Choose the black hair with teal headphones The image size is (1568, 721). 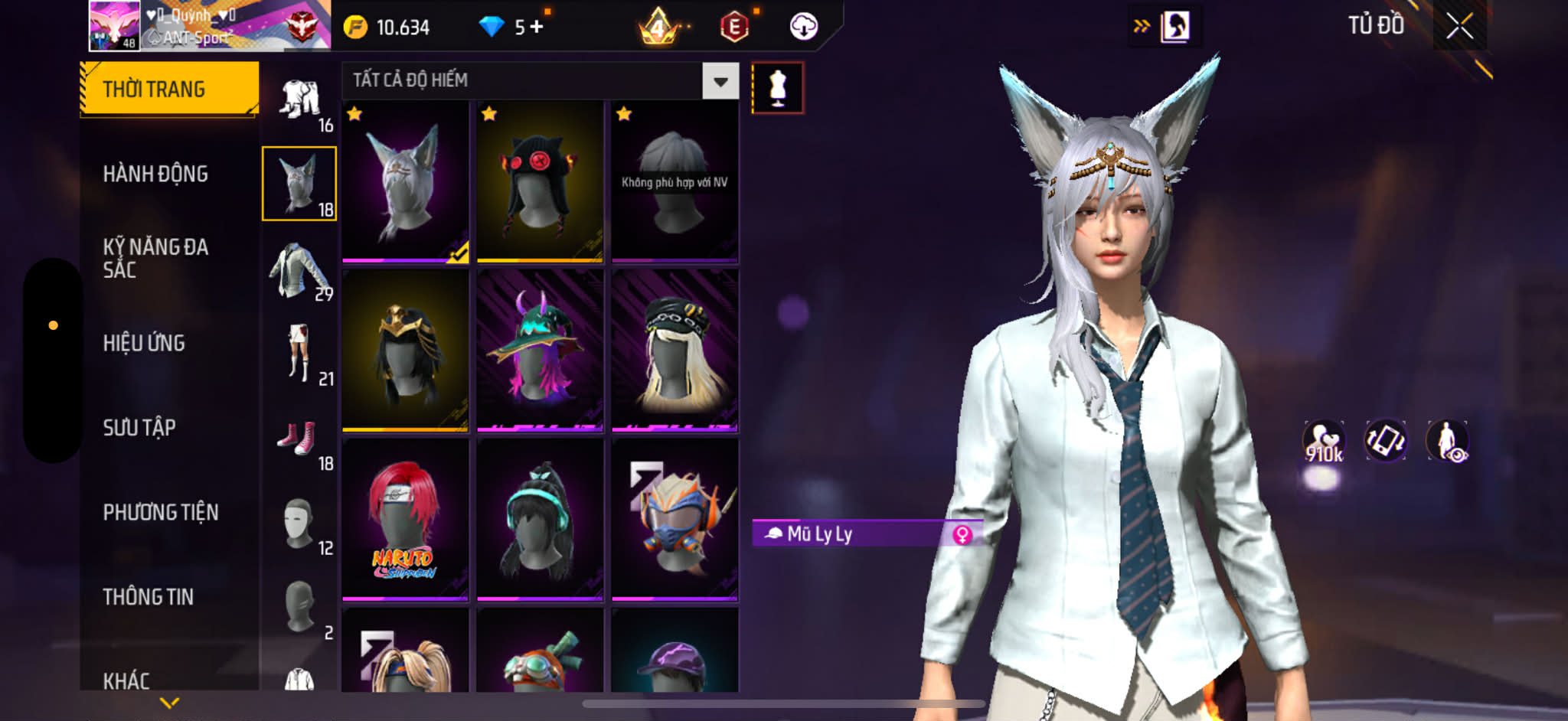click(540, 519)
